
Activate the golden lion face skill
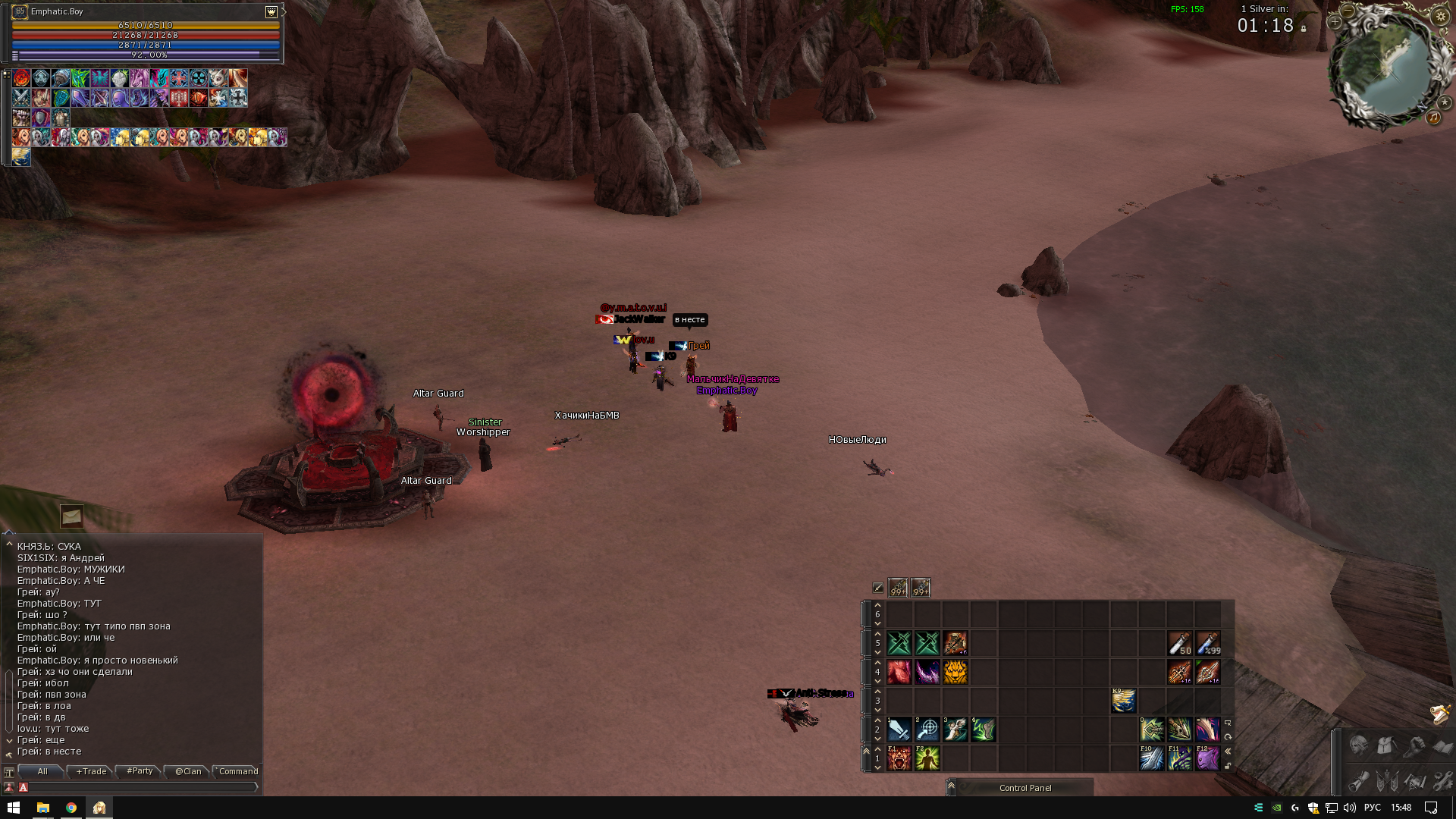pos(955,672)
